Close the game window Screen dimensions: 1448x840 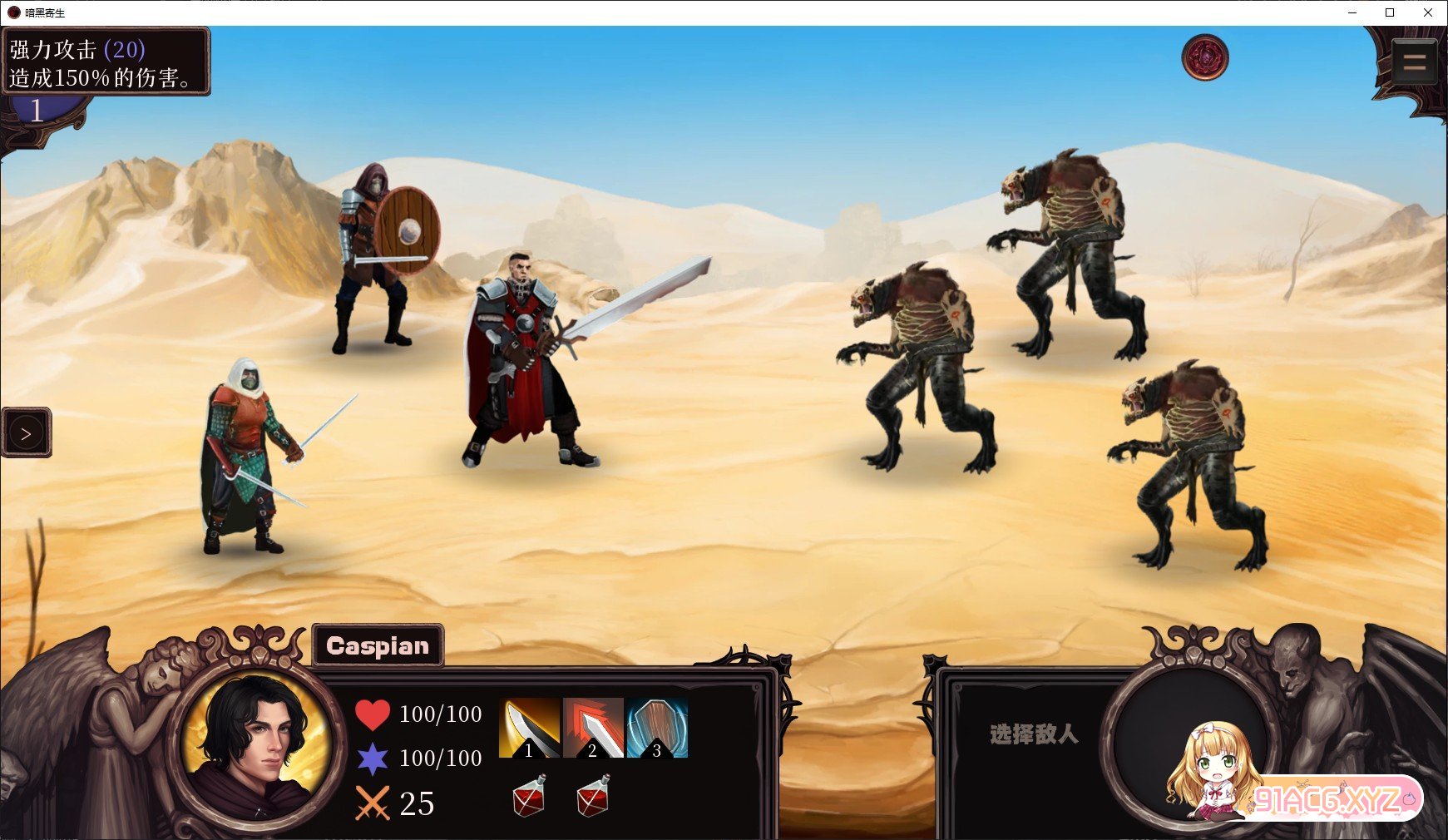[x=1428, y=12]
